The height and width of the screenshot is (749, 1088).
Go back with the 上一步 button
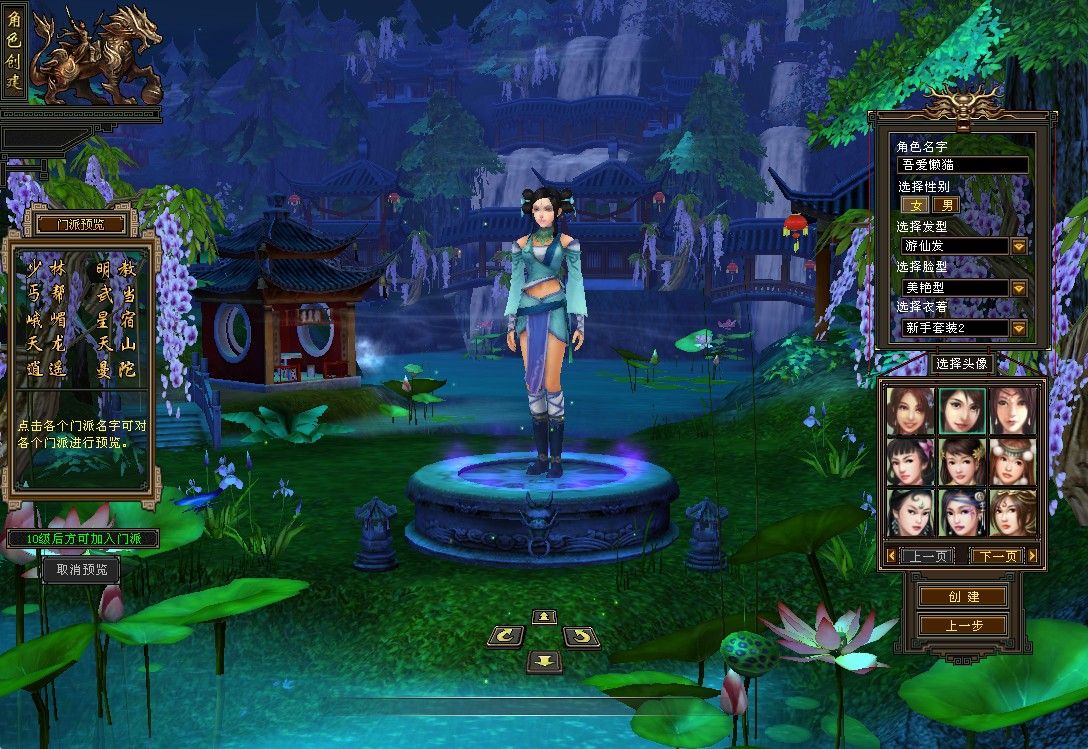point(964,626)
